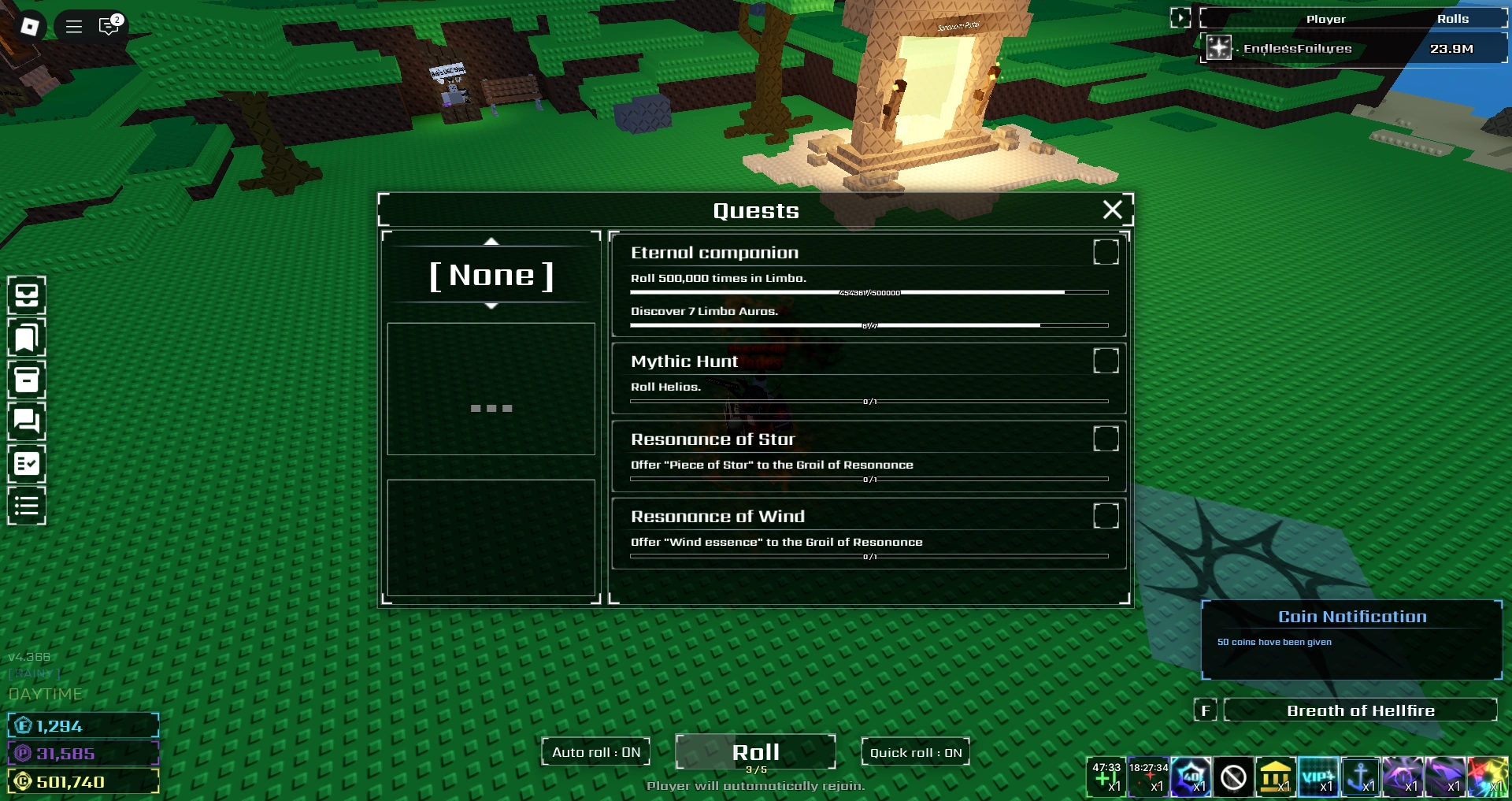Disable Auto roll
Viewport: 1512px width, 801px height.
595,752
